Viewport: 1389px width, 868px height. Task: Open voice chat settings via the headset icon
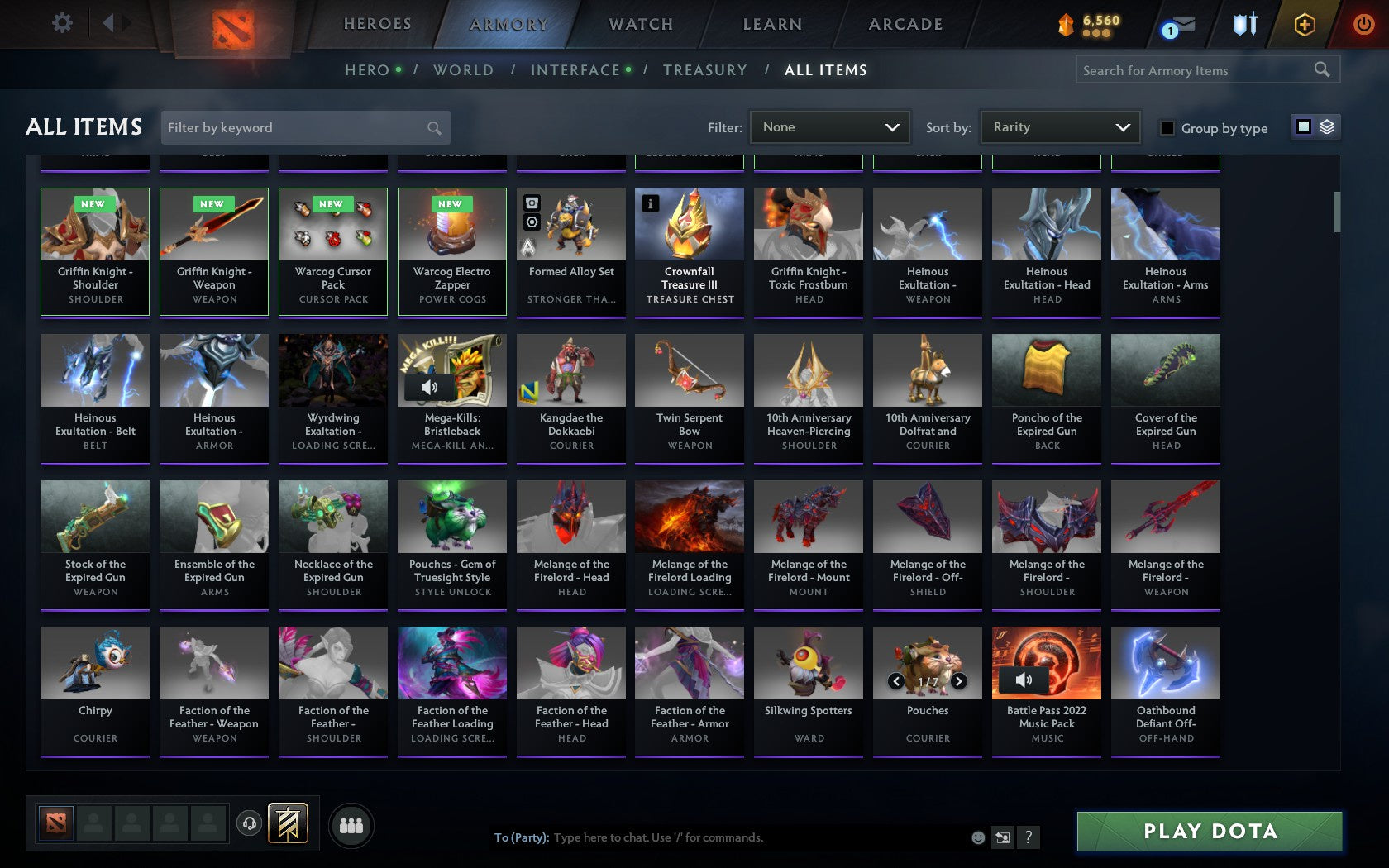click(250, 823)
